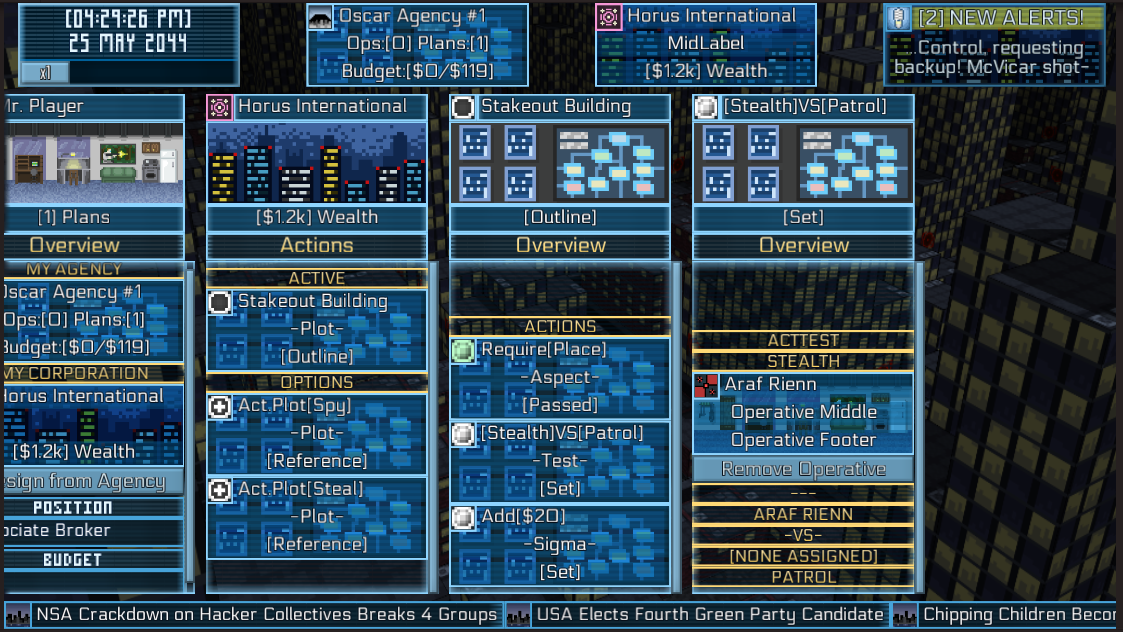The image size is (1123, 632).
Task: Open the Horus International MidLabel header panel
Action: (705, 44)
